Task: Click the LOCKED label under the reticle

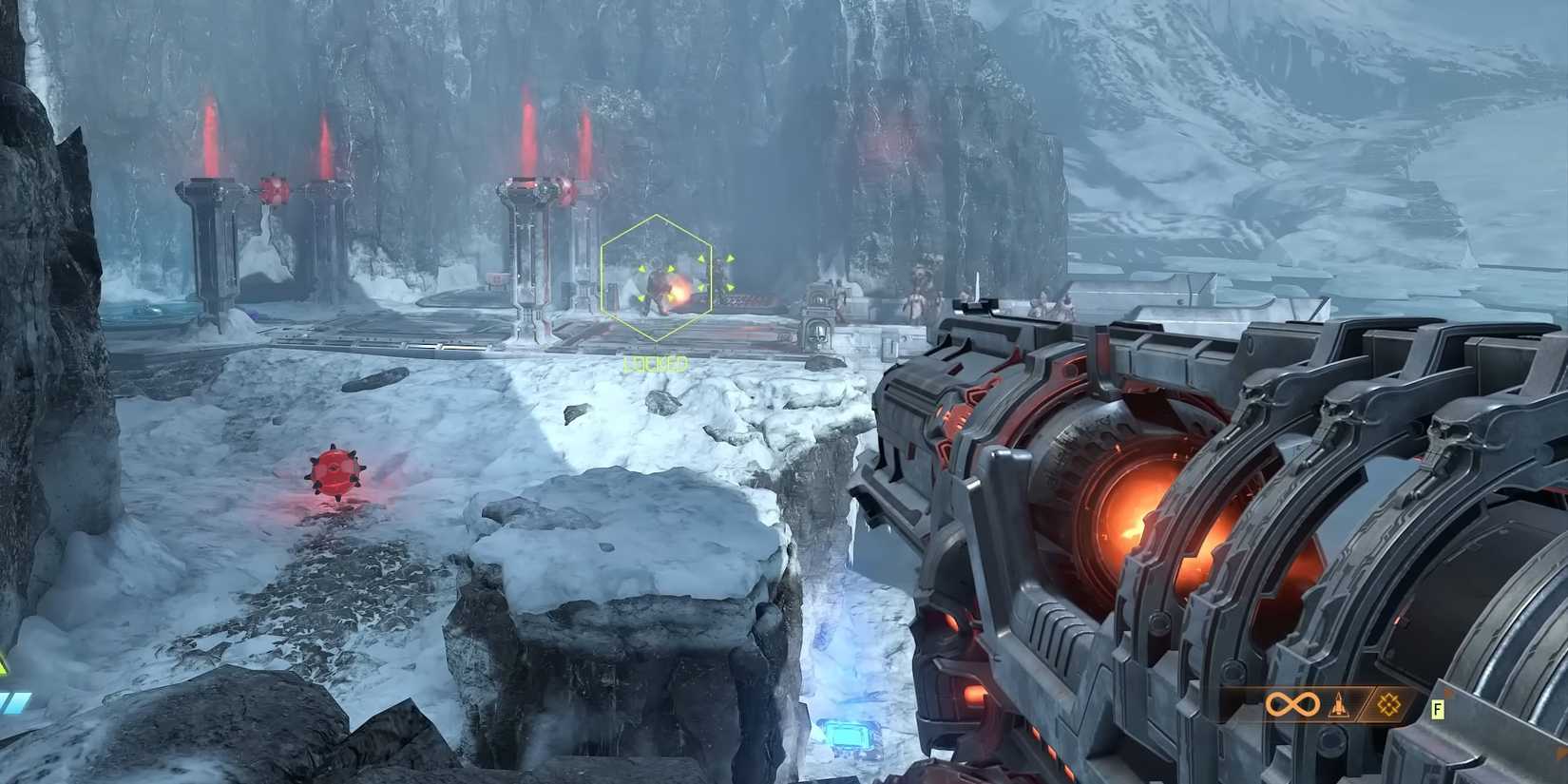Action: 656,361
